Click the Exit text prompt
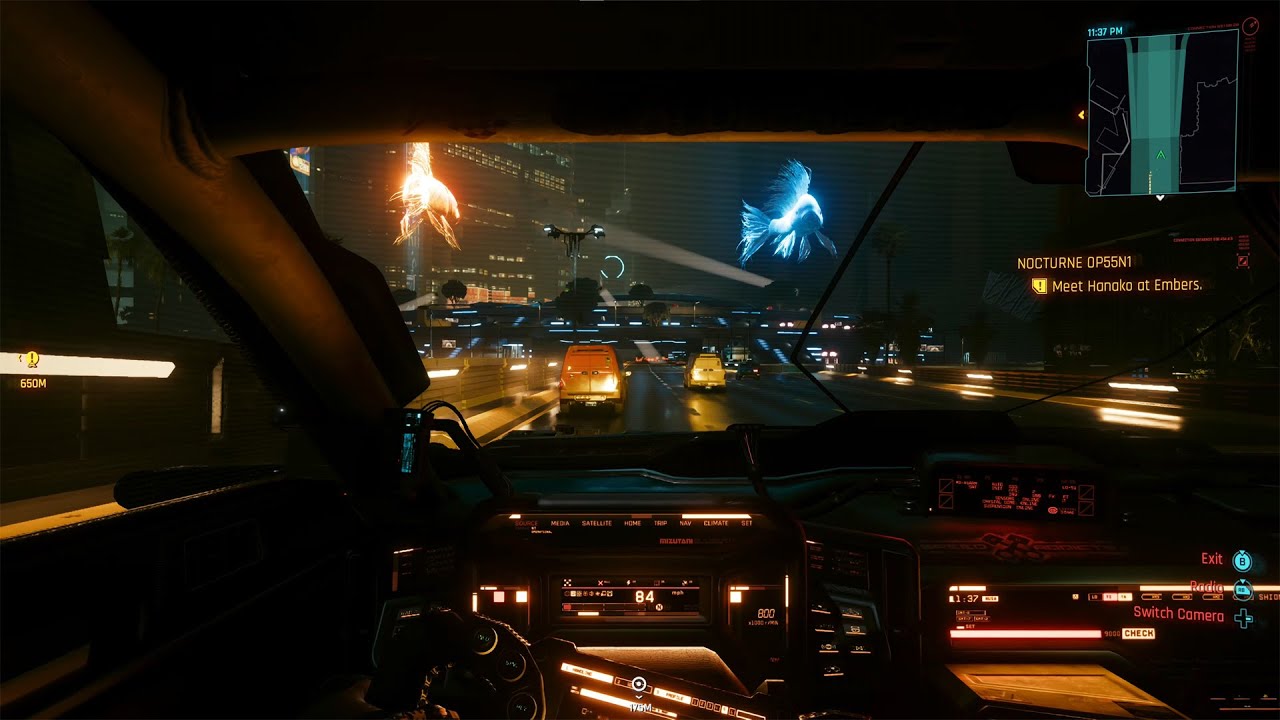Screen dimensions: 1280x720 1212,558
